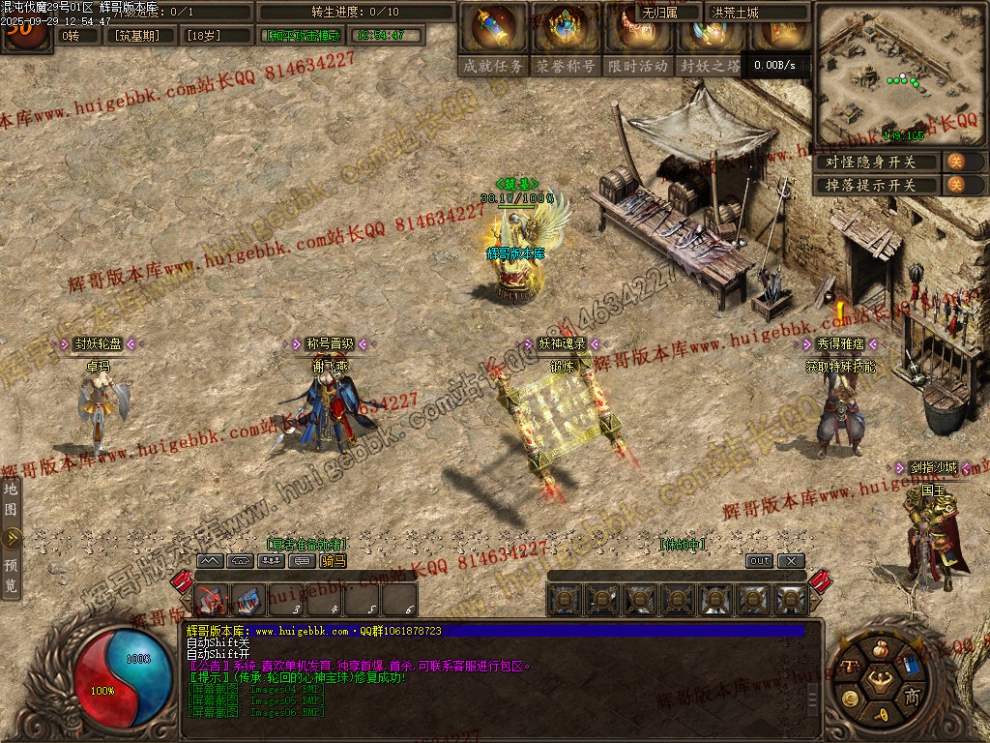Toggle the 掉落提示开关 drop notice switch
This screenshot has height=743, width=990.
(x=955, y=185)
